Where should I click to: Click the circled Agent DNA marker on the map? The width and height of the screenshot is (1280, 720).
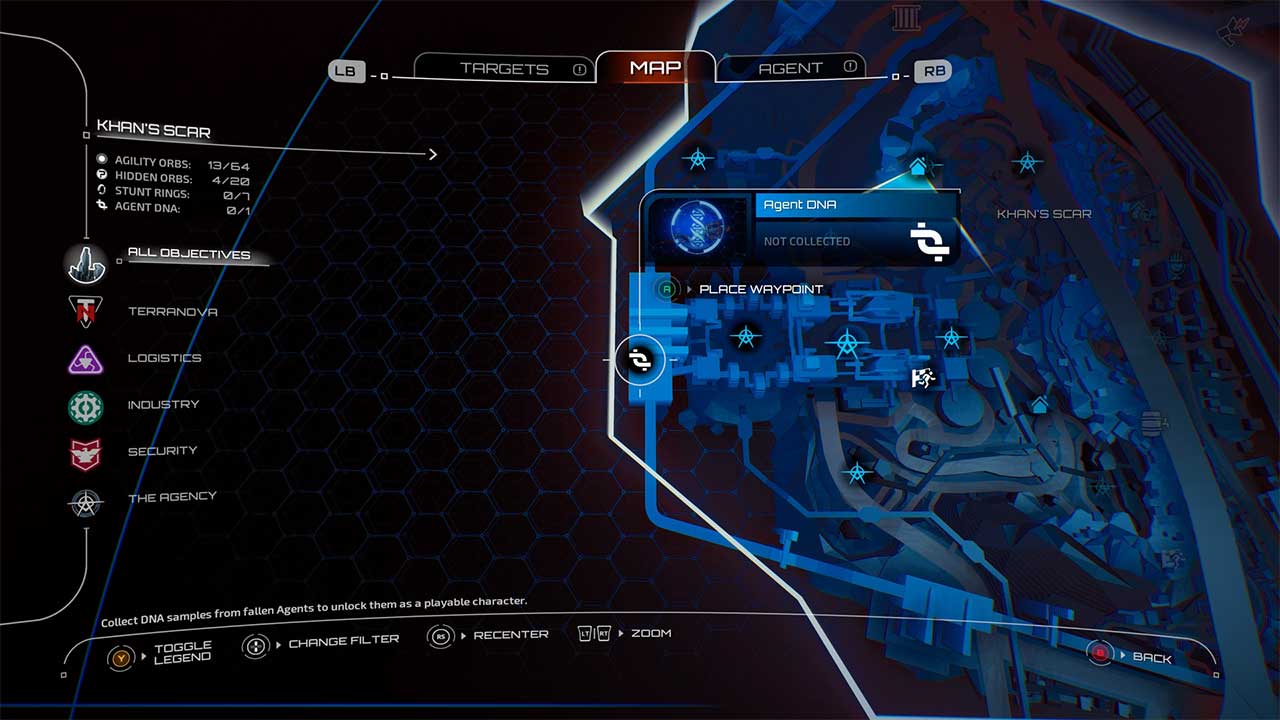click(640, 361)
